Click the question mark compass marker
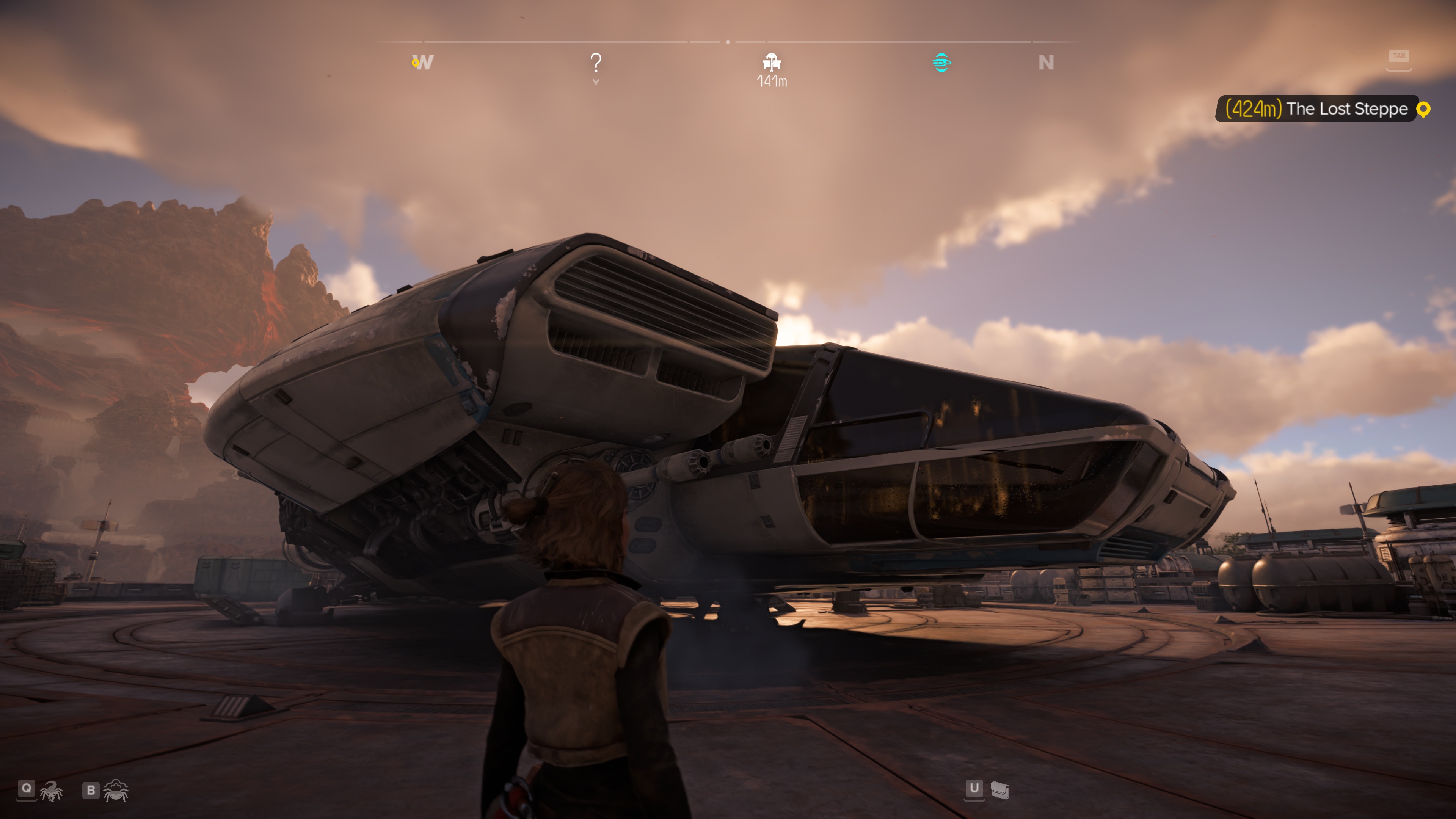The image size is (1456, 819). pos(596,63)
